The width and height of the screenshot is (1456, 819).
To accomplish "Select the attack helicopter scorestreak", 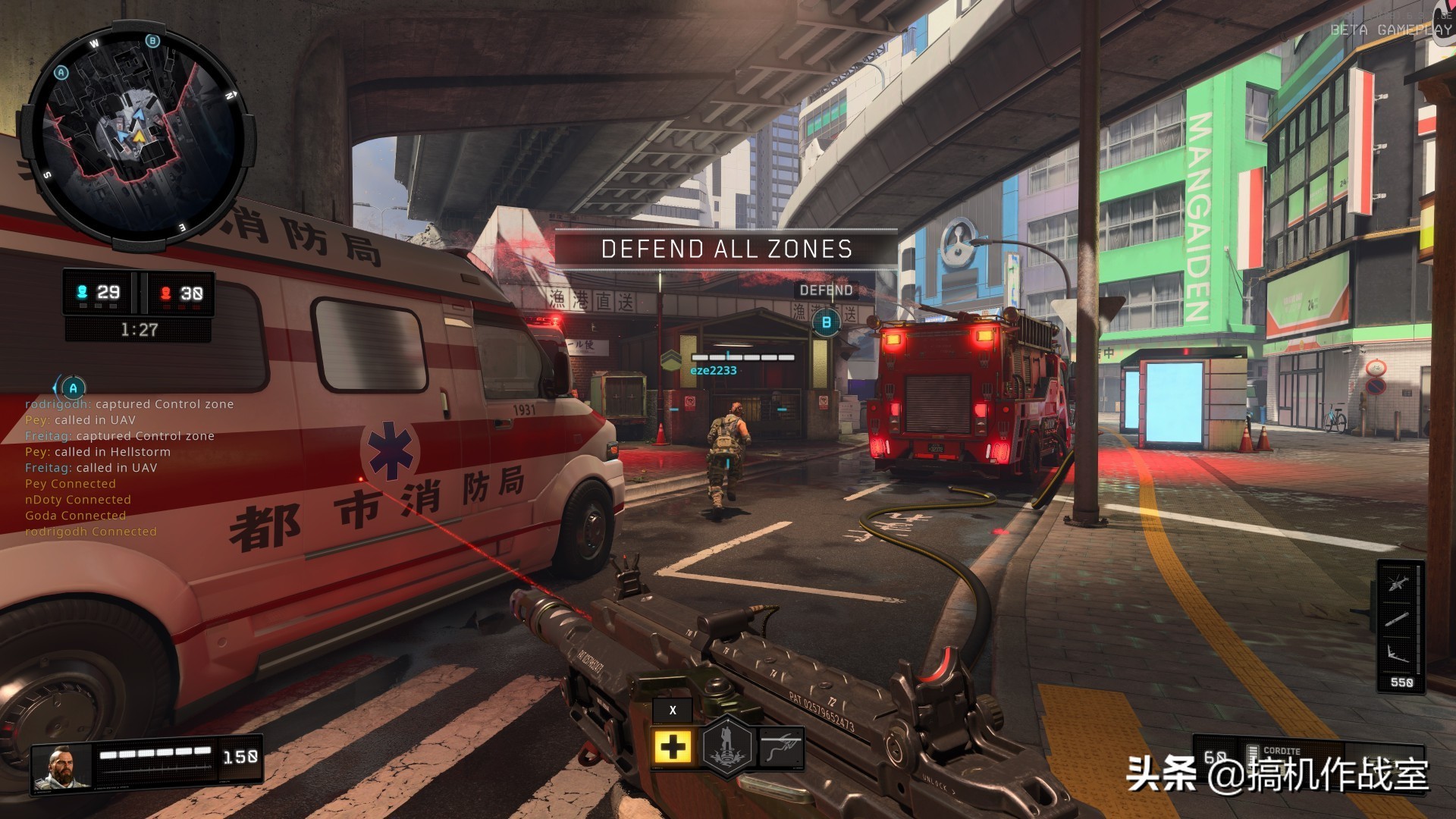I will pos(1397,584).
